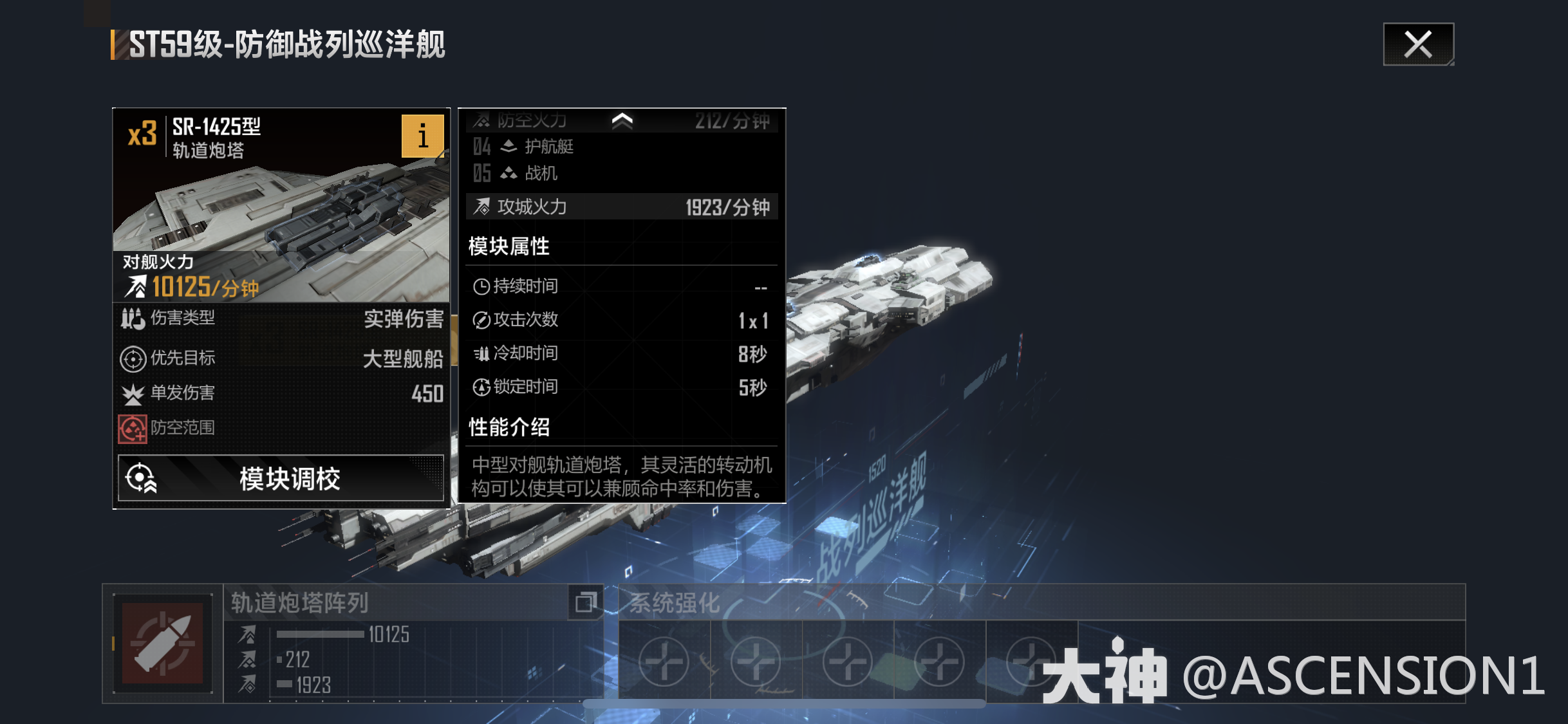This screenshot has height=724, width=1568.
Task: Click the 持续时间 clock icon
Action: (x=481, y=285)
